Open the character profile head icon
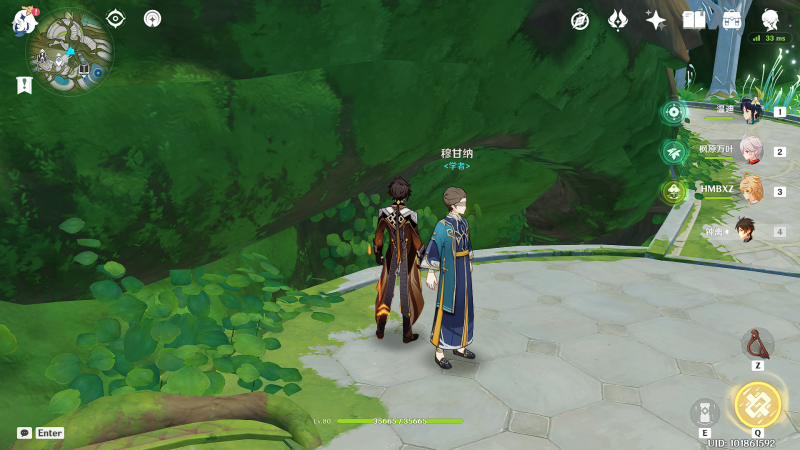This screenshot has height=450, width=800. [770, 20]
